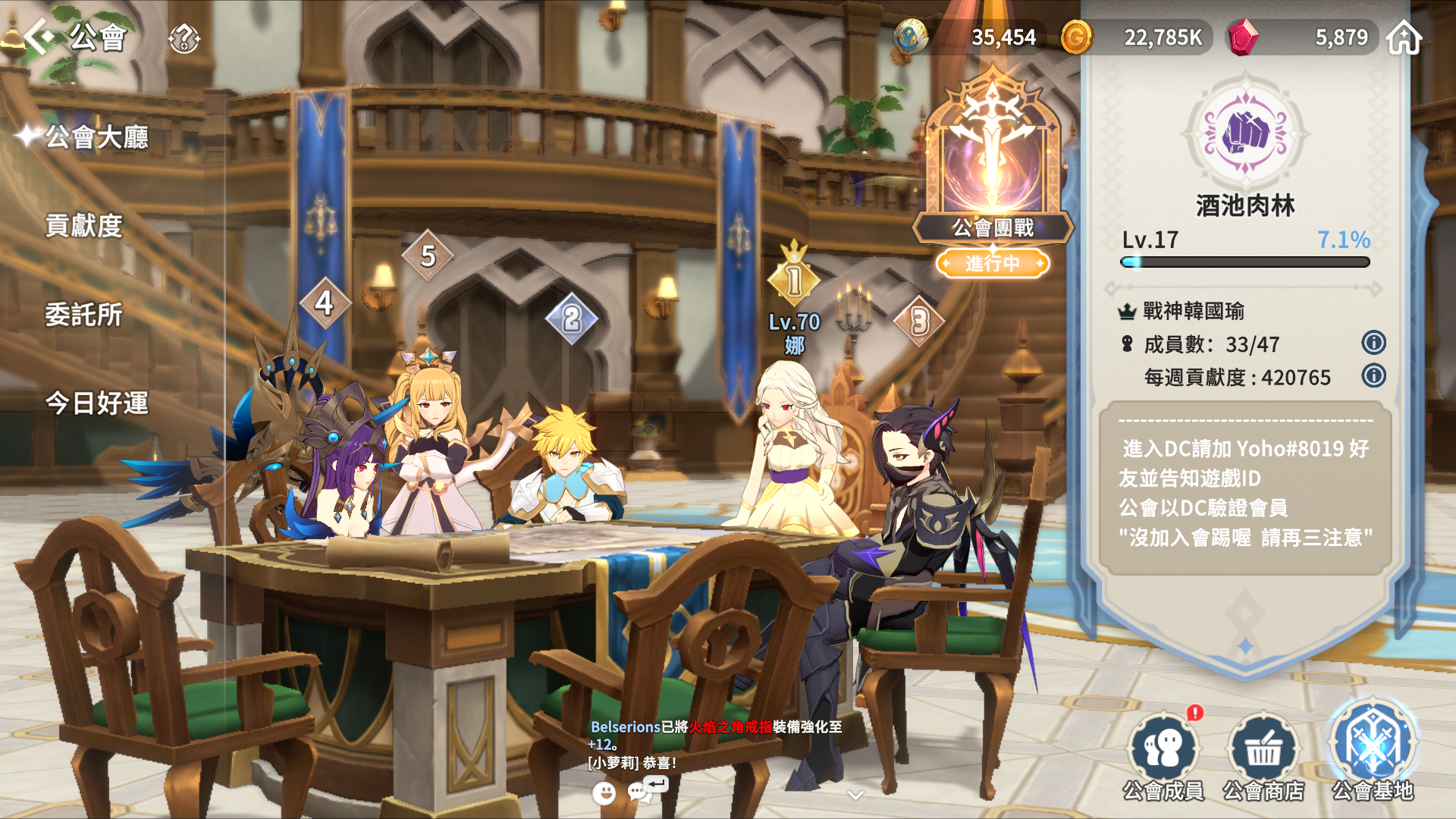Open the question mark help icon
1456x819 pixels.
click(184, 38)
